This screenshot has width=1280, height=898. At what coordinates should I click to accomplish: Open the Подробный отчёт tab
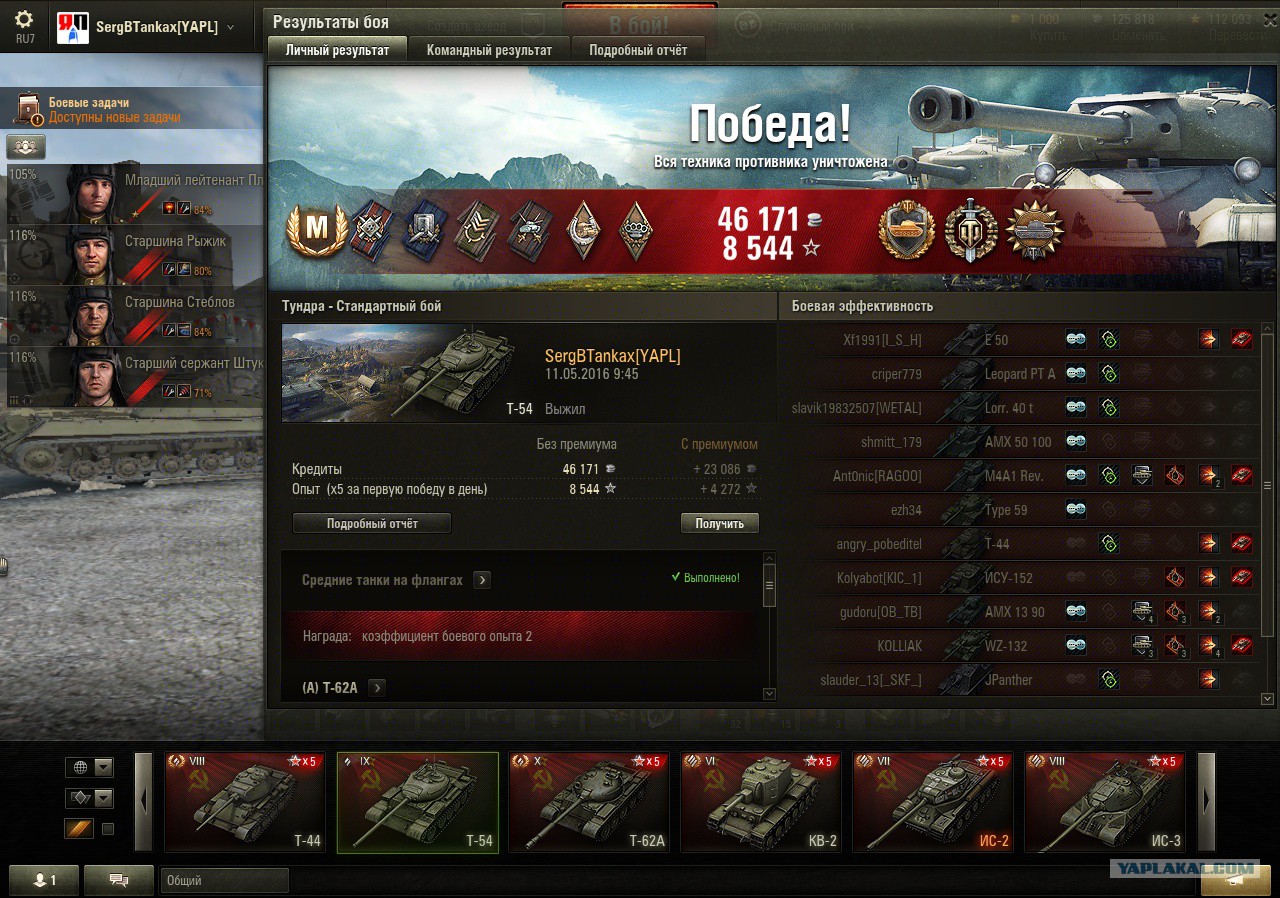pos(637,50)
